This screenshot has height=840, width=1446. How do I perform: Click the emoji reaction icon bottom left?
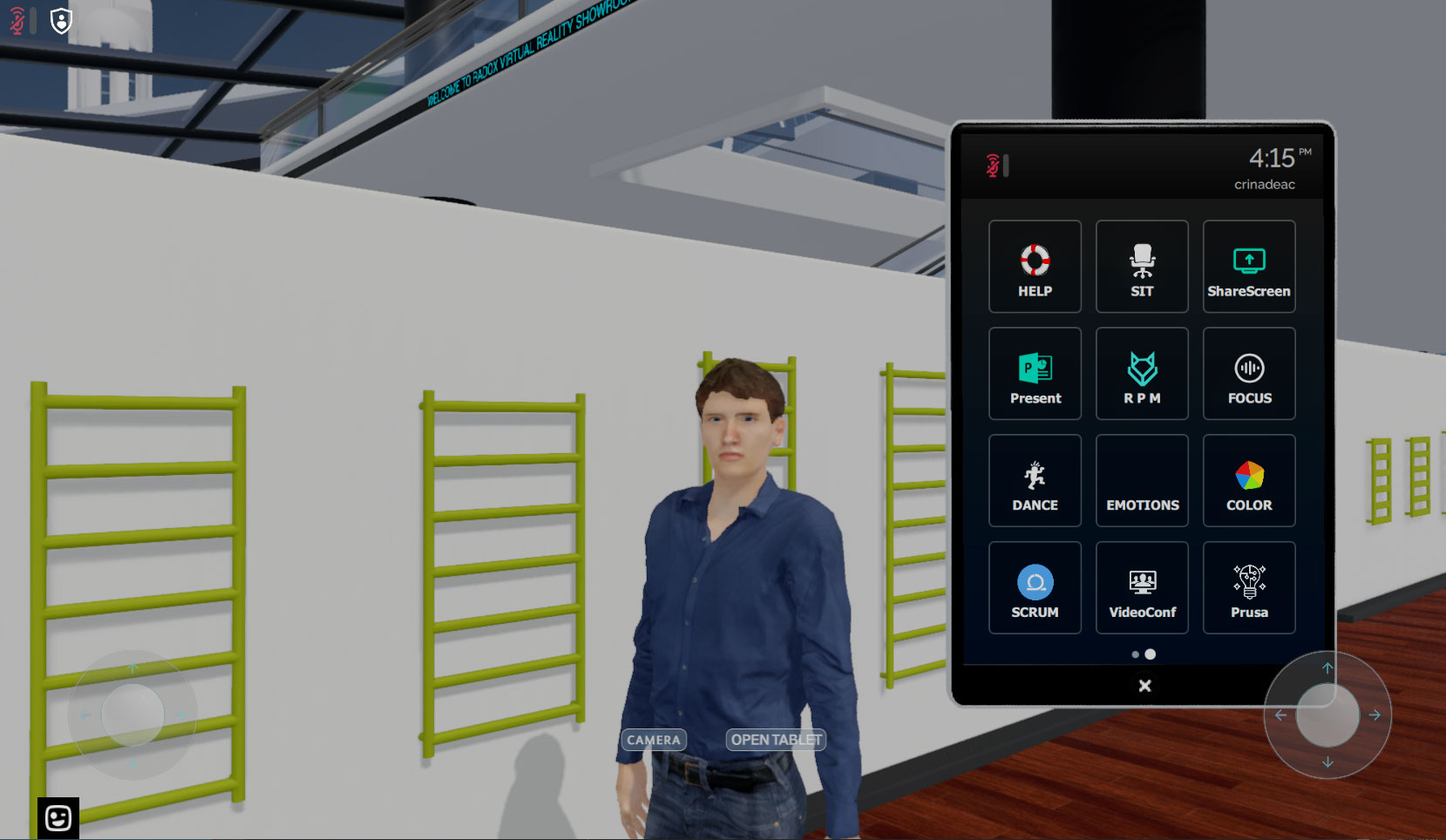coord(57,817)
